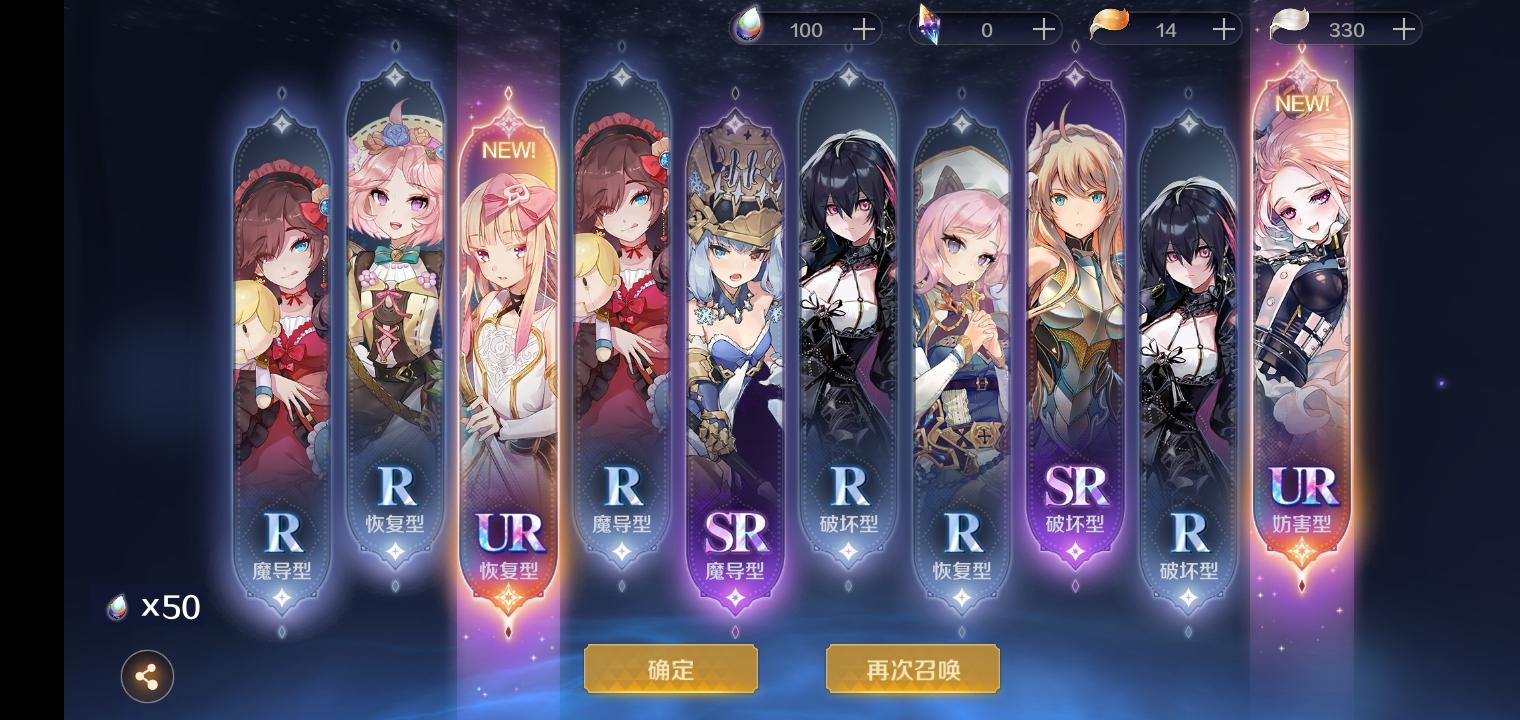Screen dimensions: 1520x720
Task: Click the x50 summon cost crystal icon
Action: pos(116,607)
